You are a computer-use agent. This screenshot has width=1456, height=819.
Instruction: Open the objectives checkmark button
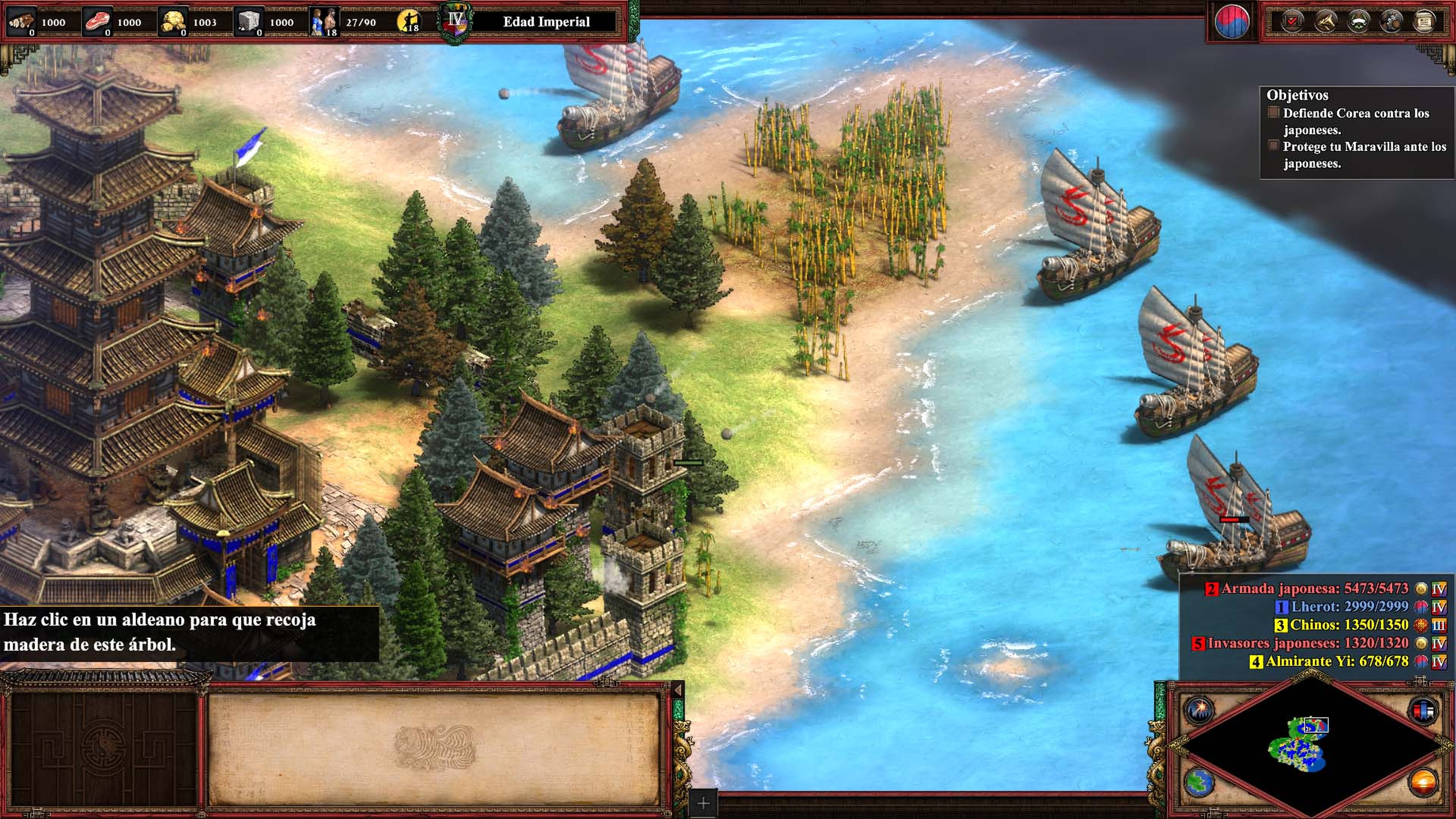click(x=1292, y=22)
